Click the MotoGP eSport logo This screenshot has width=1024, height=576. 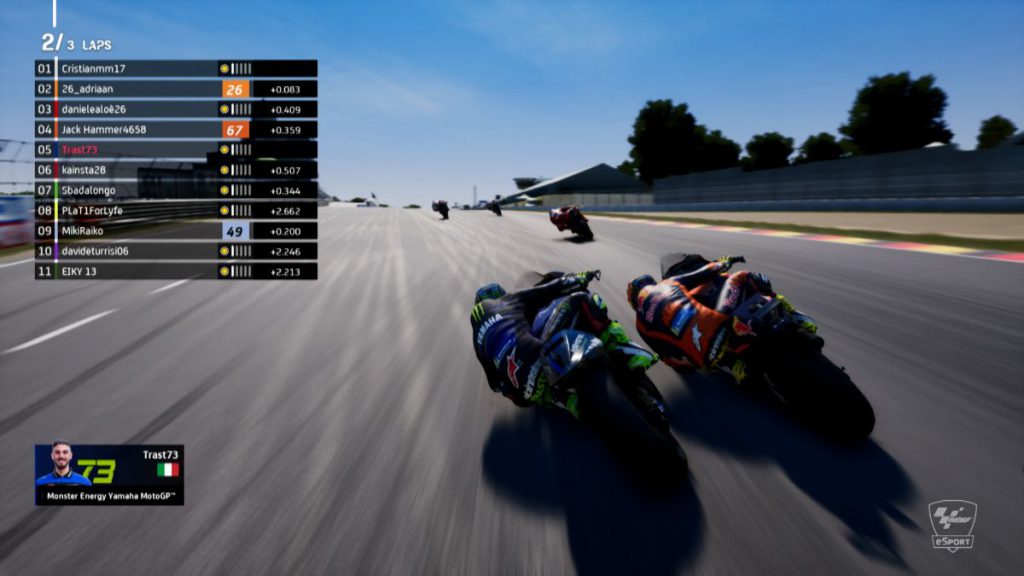[x=951, y=526]
